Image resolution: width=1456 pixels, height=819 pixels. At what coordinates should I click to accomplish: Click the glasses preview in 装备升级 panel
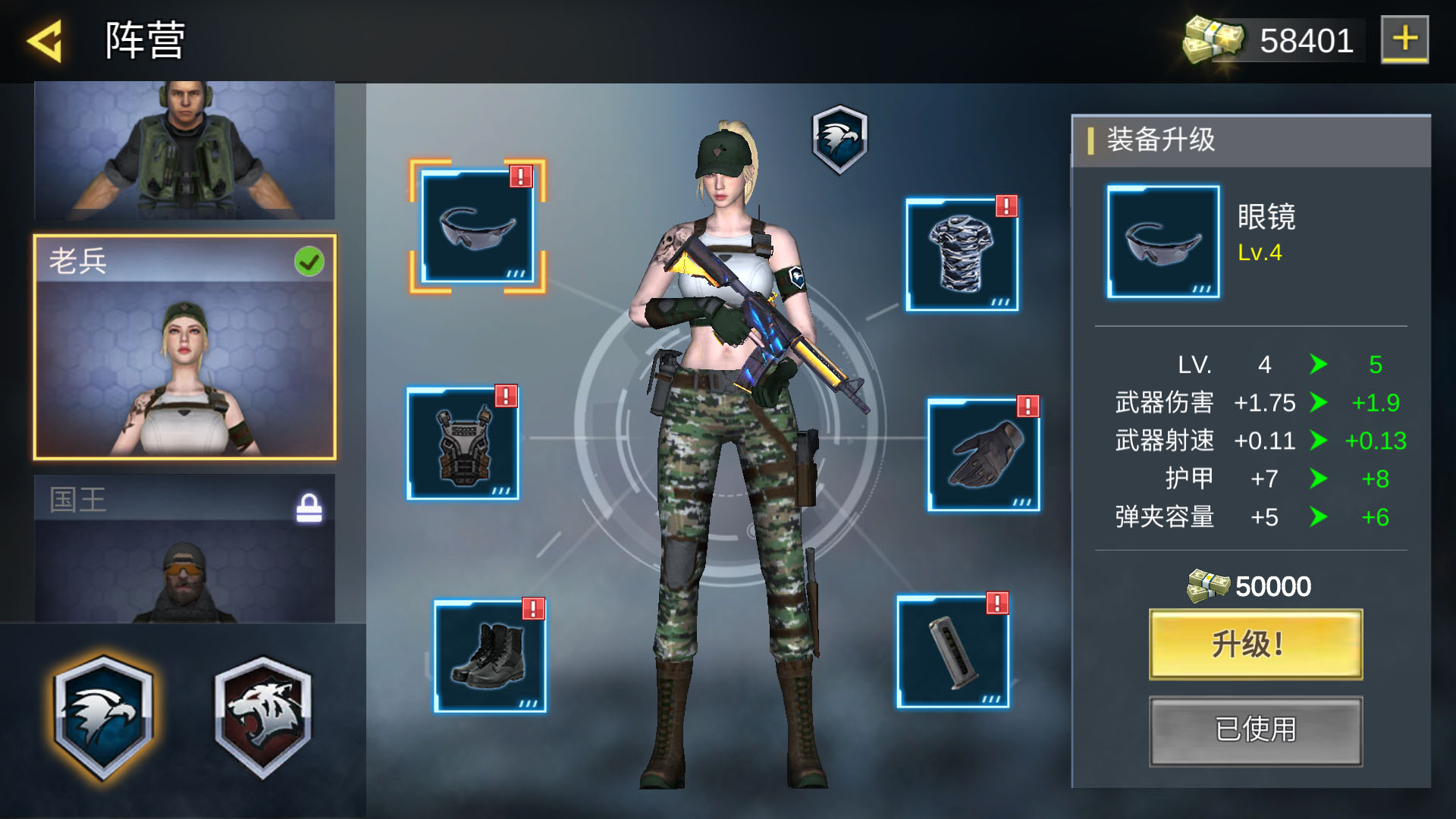(1163, 241)
